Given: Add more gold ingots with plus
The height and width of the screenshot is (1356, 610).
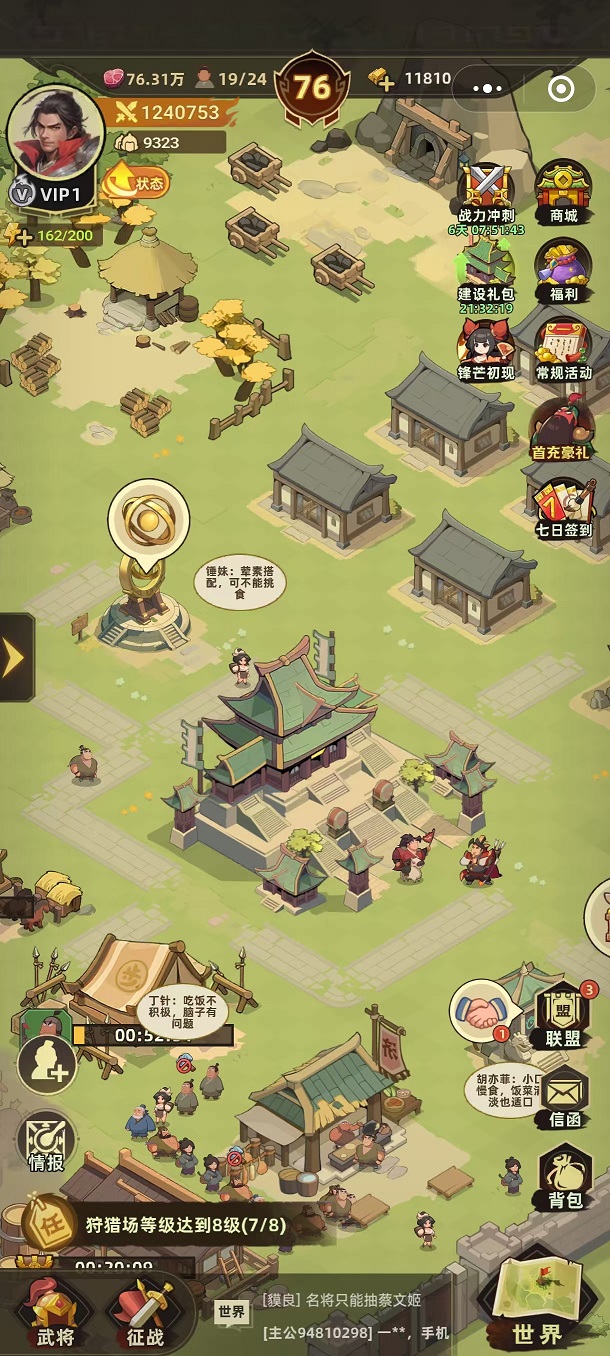Looking at the screenshot, I should 385,80.
